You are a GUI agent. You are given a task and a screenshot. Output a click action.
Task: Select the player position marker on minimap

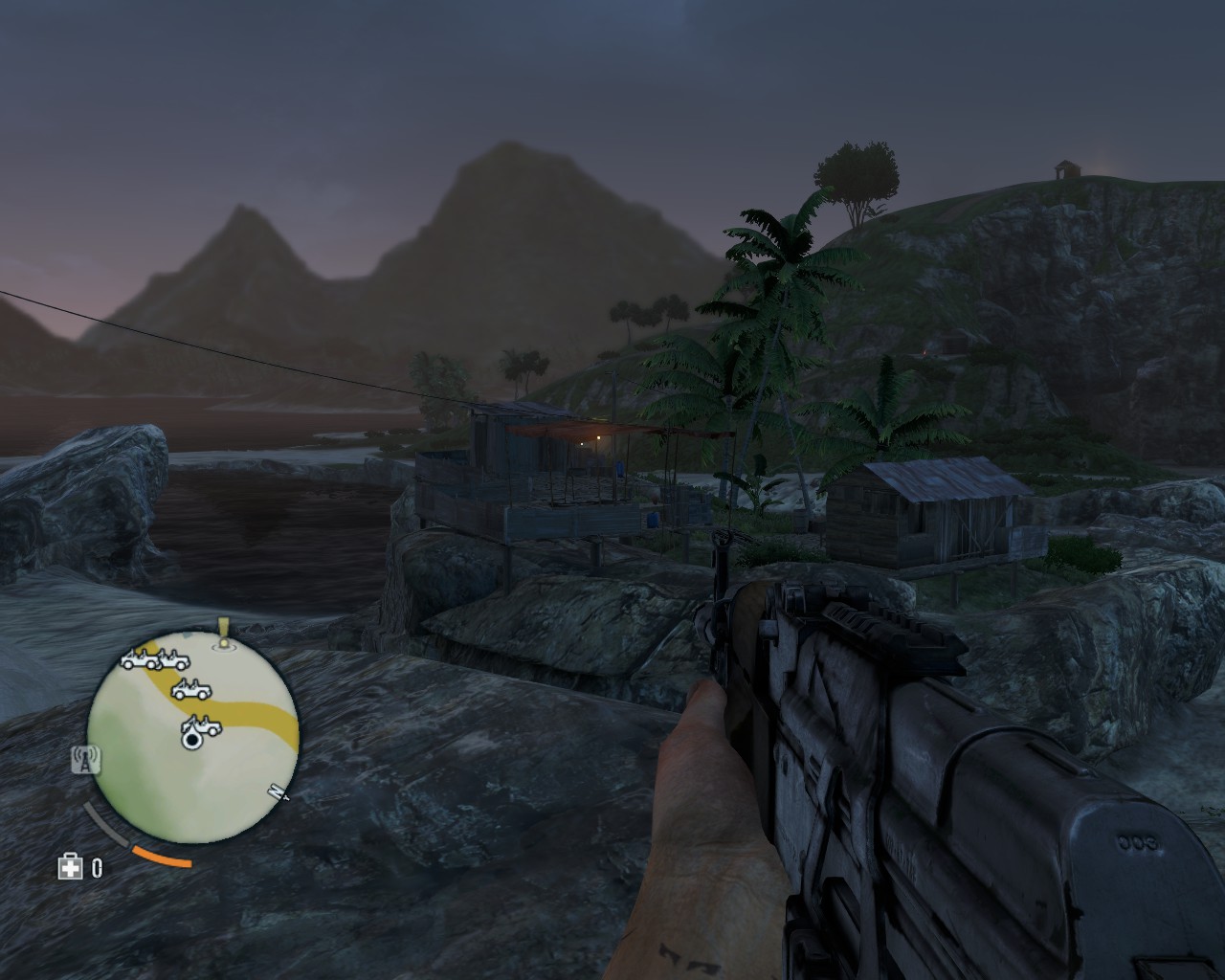click(191, 738)
